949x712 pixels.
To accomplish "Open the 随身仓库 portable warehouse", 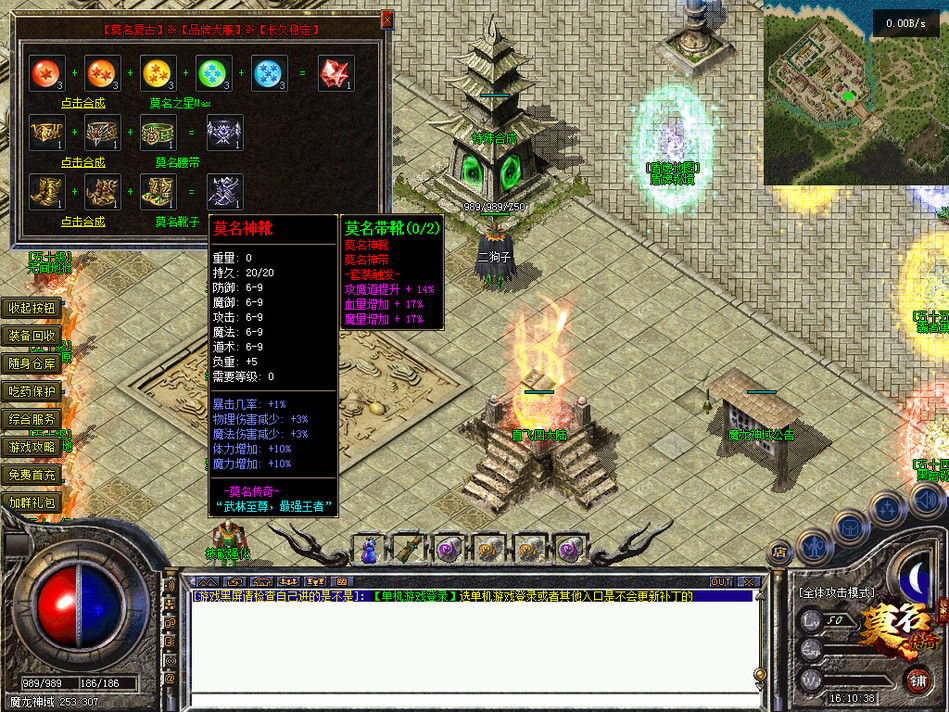I will pyautogui.click(x=32, y=364).
